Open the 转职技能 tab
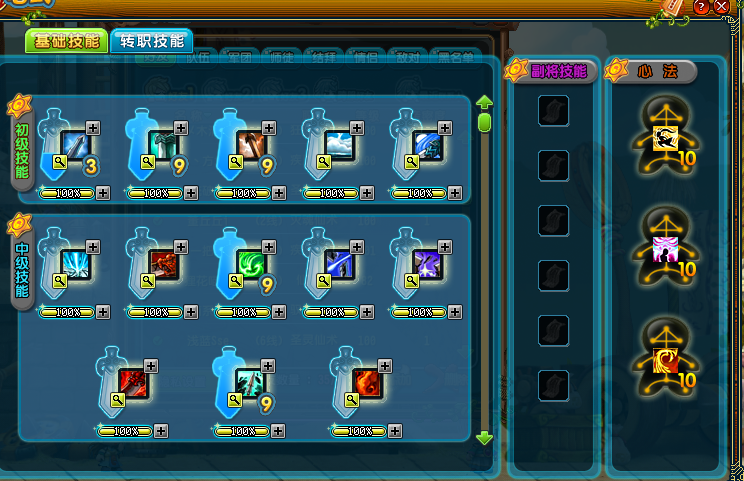Image resolution: width=744 pixels, height=481 pixels. point(151,41)
